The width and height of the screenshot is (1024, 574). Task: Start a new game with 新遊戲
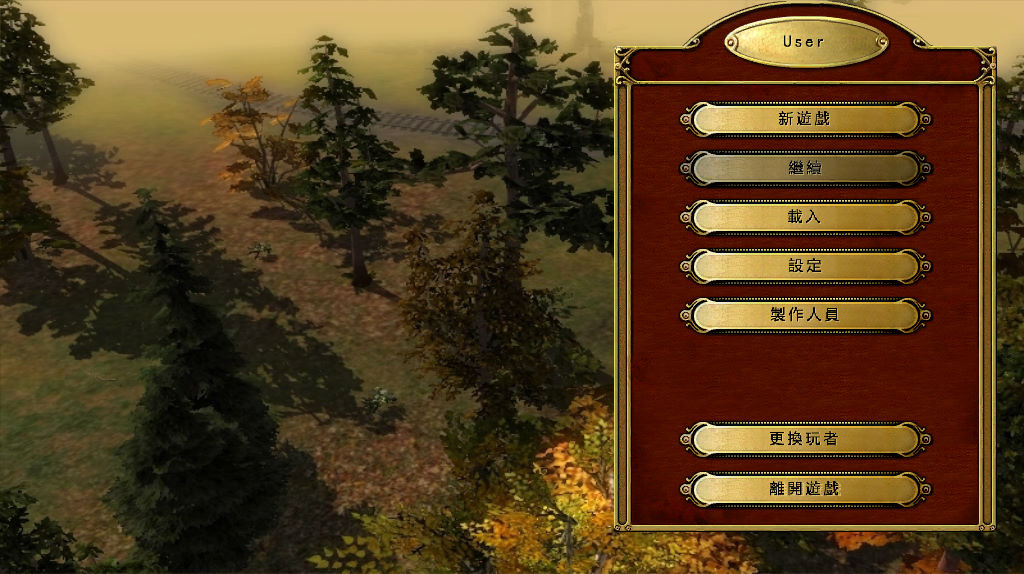(805, 119)
